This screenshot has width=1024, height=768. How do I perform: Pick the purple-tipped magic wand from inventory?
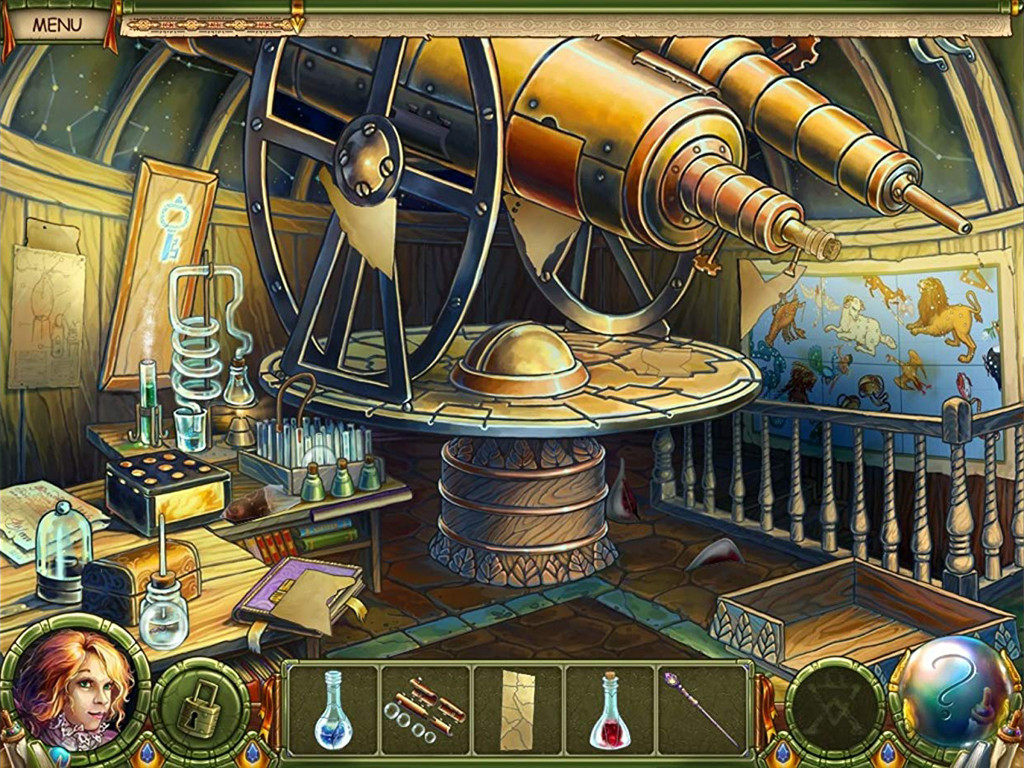[700, 709]
